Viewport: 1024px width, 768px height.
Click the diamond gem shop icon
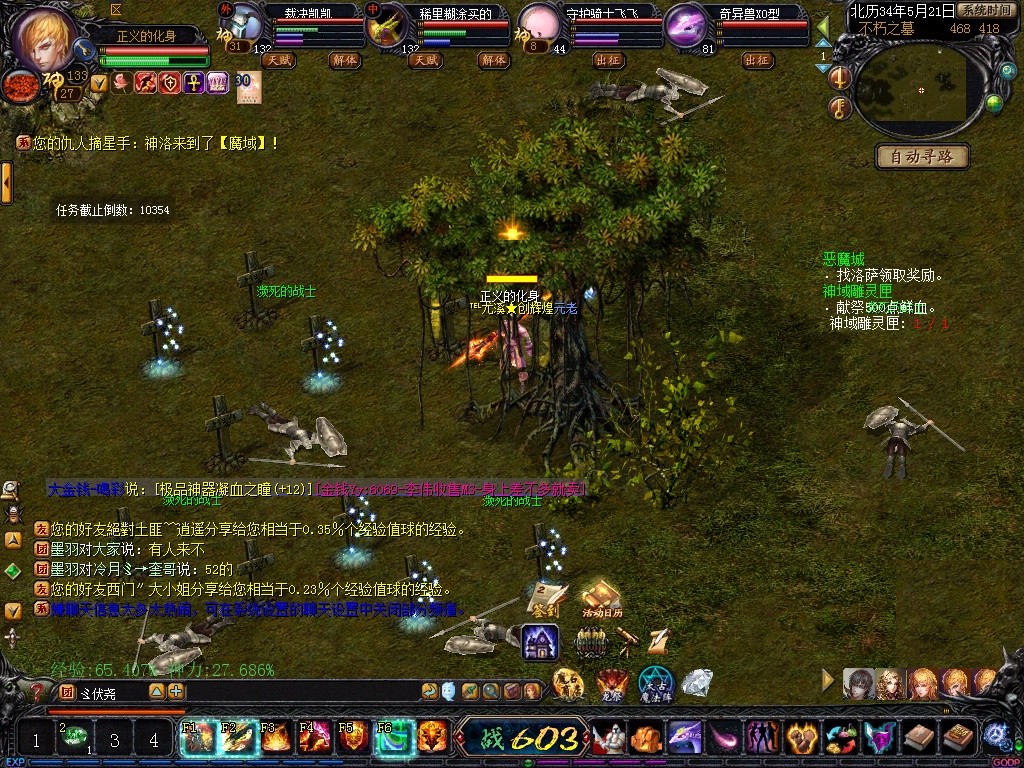coord(696,683)
